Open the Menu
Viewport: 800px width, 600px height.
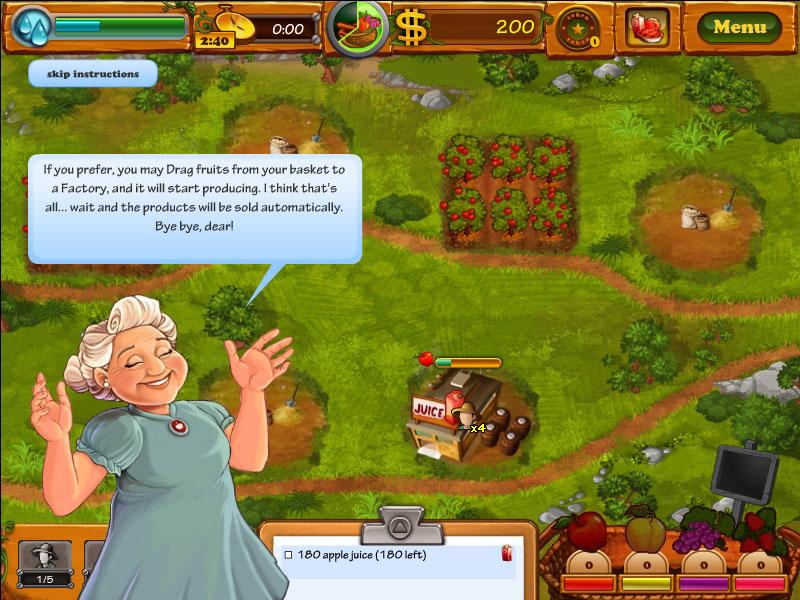(x=740, y=27)
